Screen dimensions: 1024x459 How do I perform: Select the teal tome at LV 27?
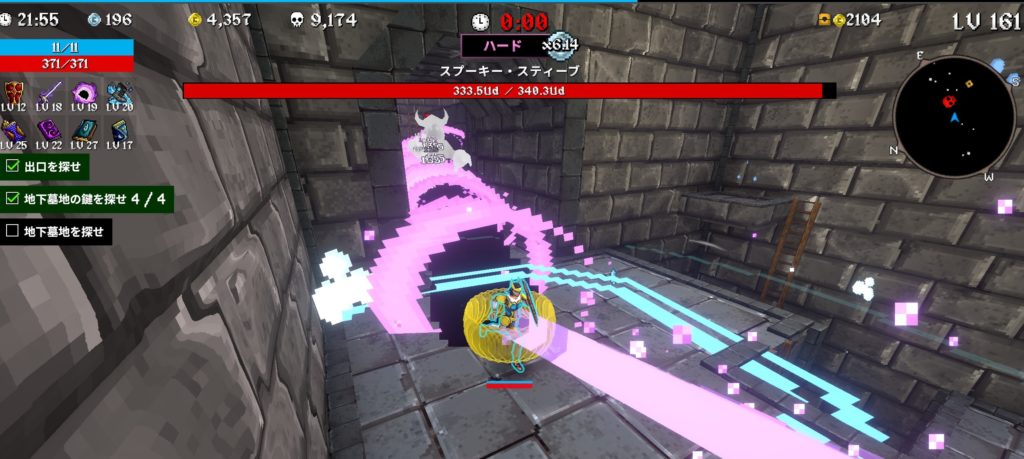point(85,130)
